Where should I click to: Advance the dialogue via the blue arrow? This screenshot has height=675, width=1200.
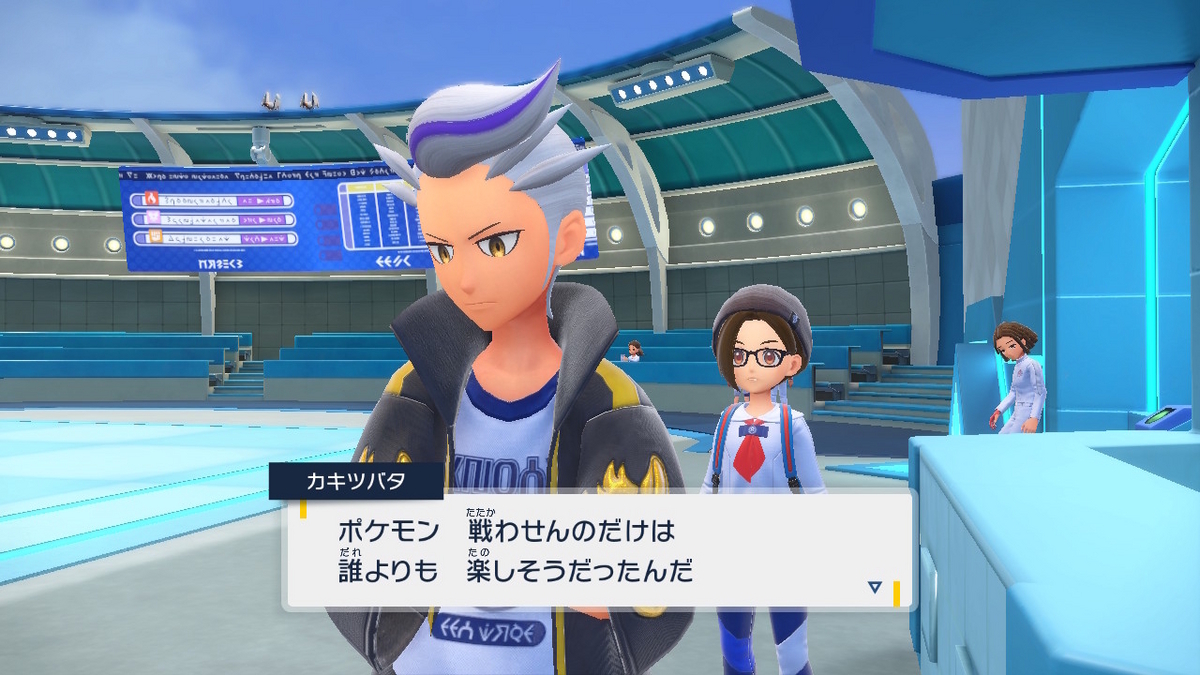coord(875,587)
